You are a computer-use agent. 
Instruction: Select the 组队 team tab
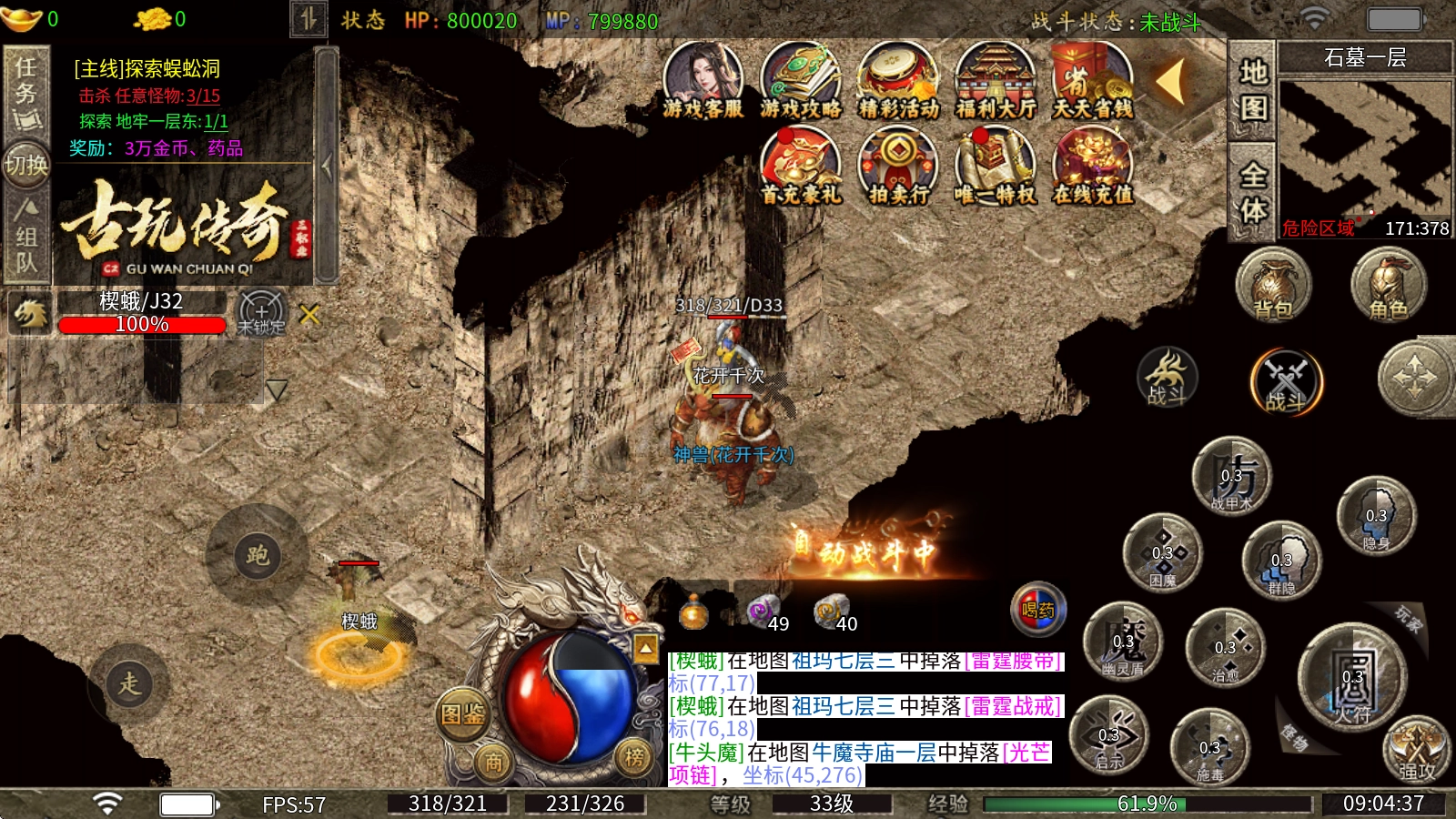tap(26, 236)
